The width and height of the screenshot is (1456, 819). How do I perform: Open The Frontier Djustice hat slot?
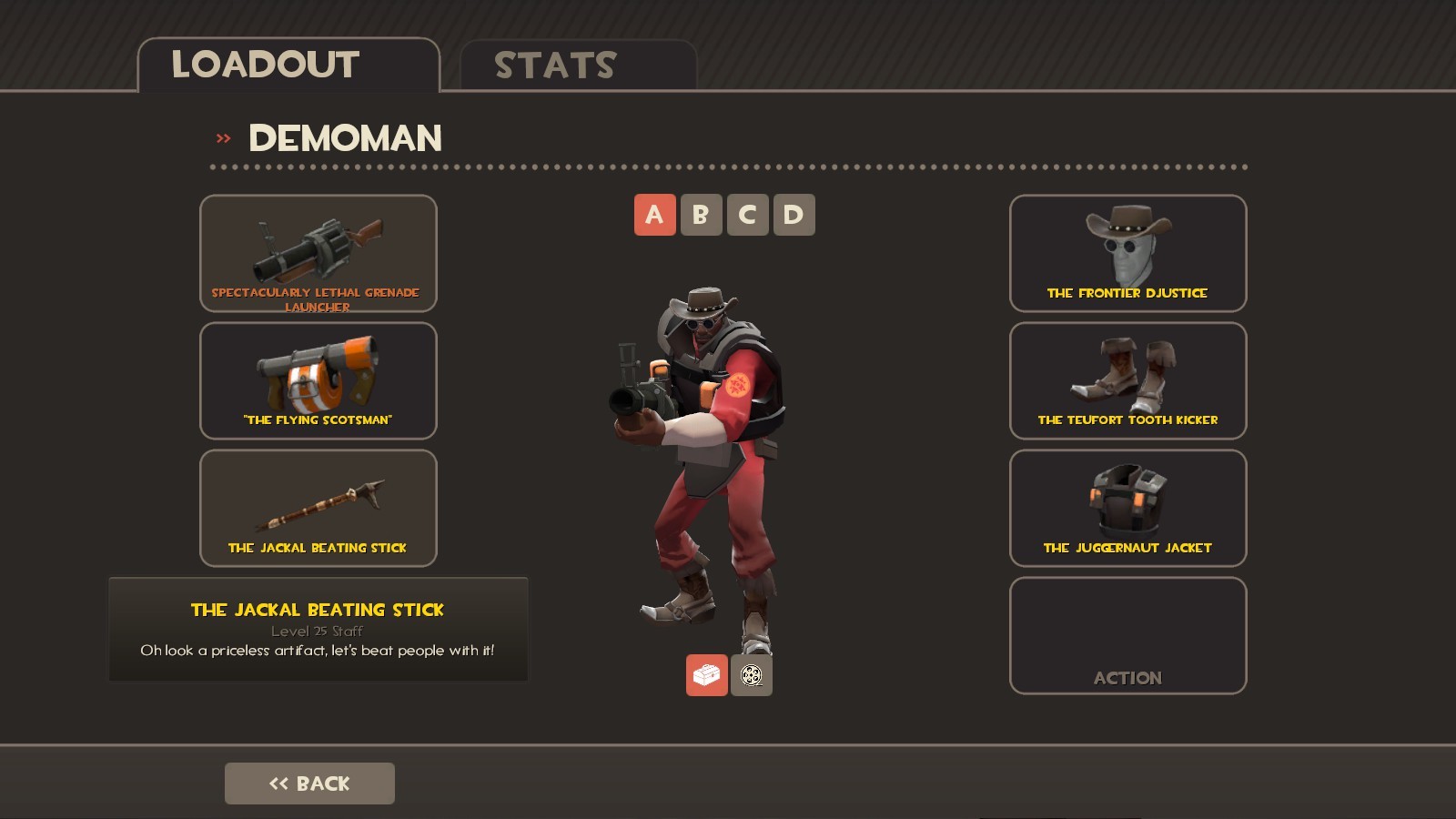click(x=1127, y=254)
